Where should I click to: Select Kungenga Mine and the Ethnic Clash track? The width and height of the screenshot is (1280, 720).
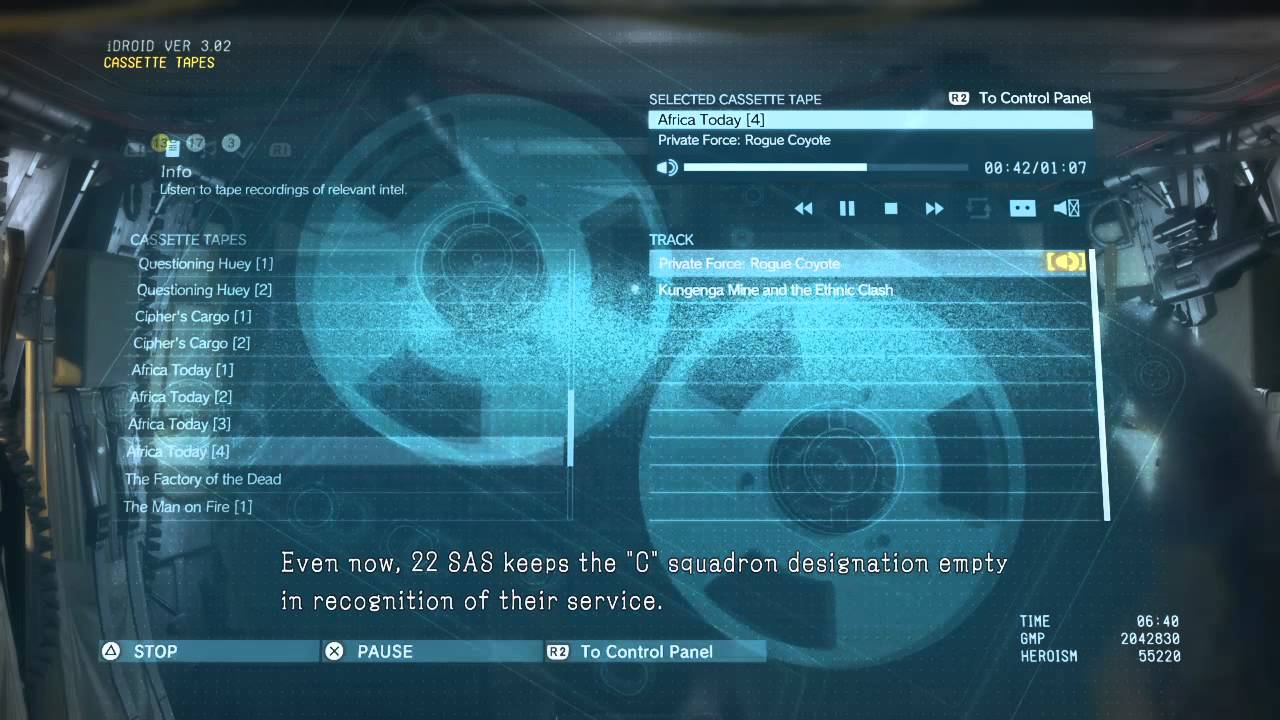click(x=776, y=289)
